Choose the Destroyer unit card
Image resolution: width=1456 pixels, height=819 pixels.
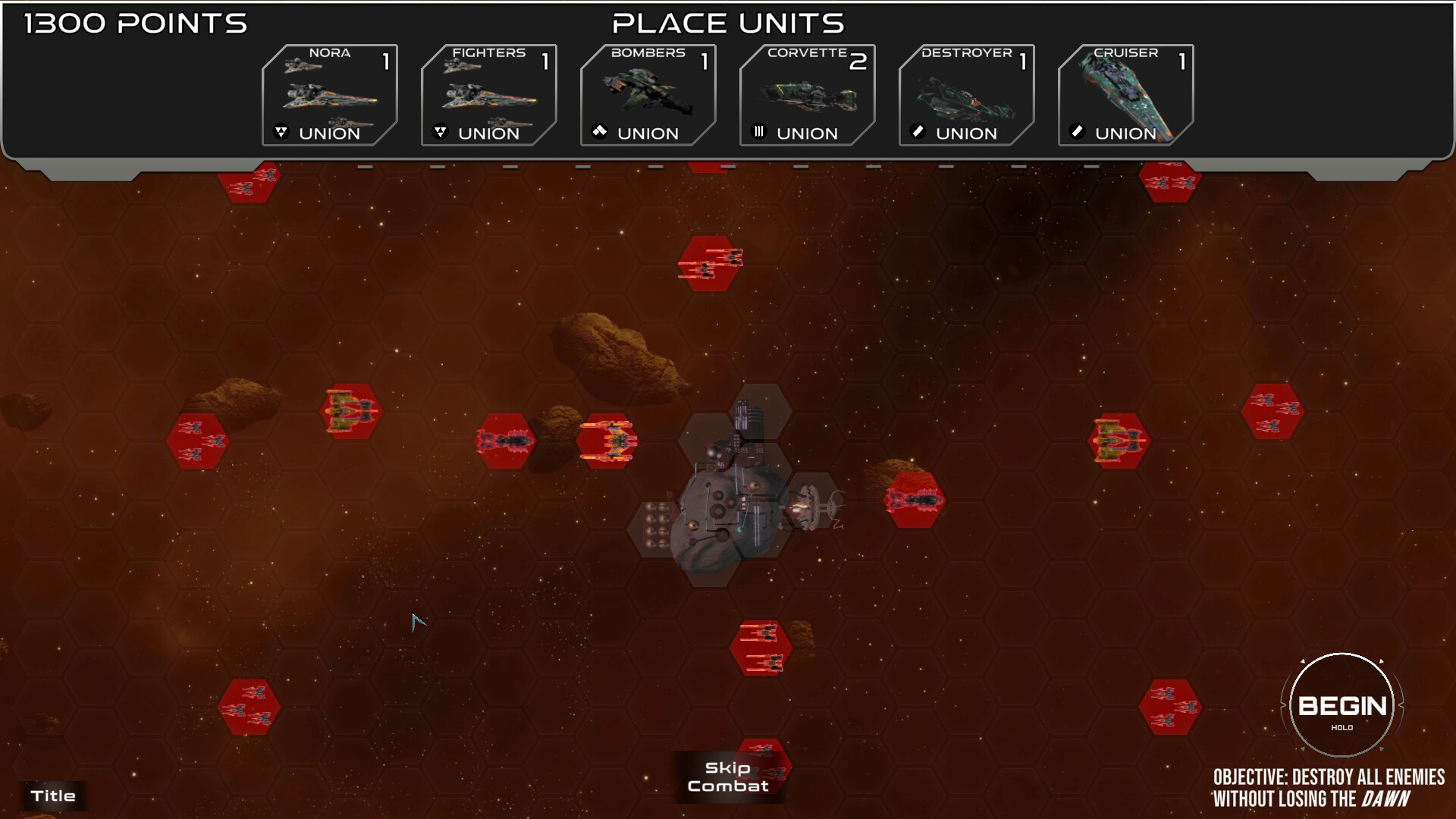(x=967, y=95)
